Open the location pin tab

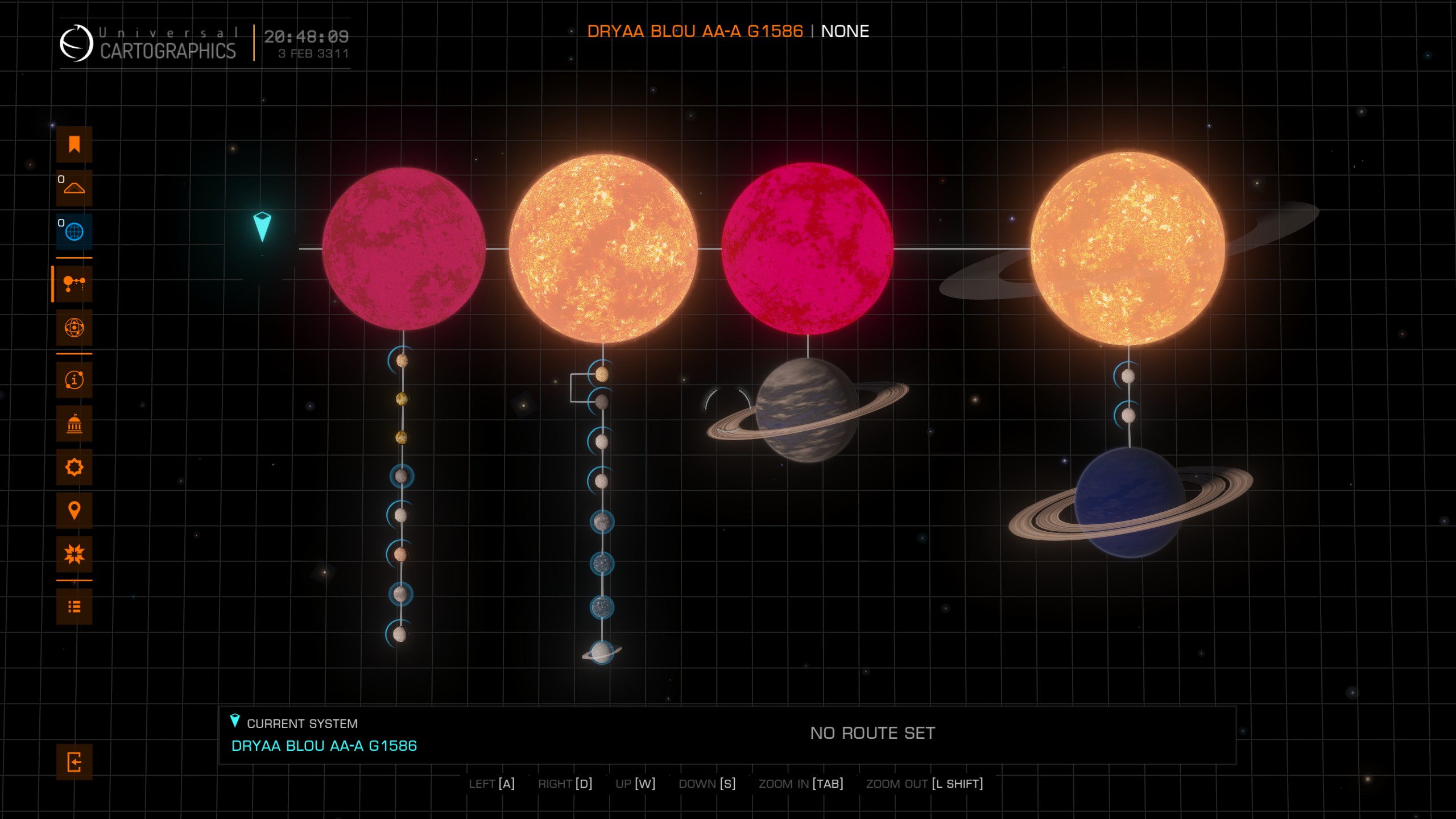click(x=74, y=510)
